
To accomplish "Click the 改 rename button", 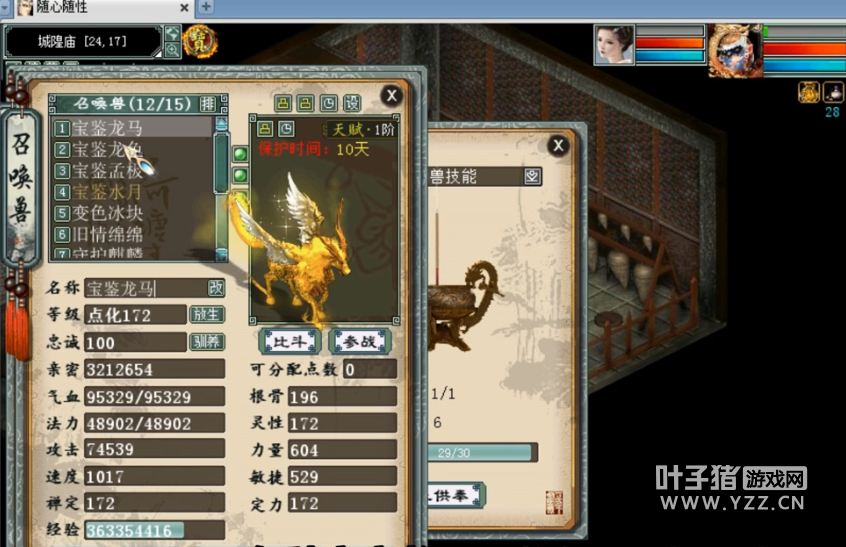I will (x=215, y=288).
